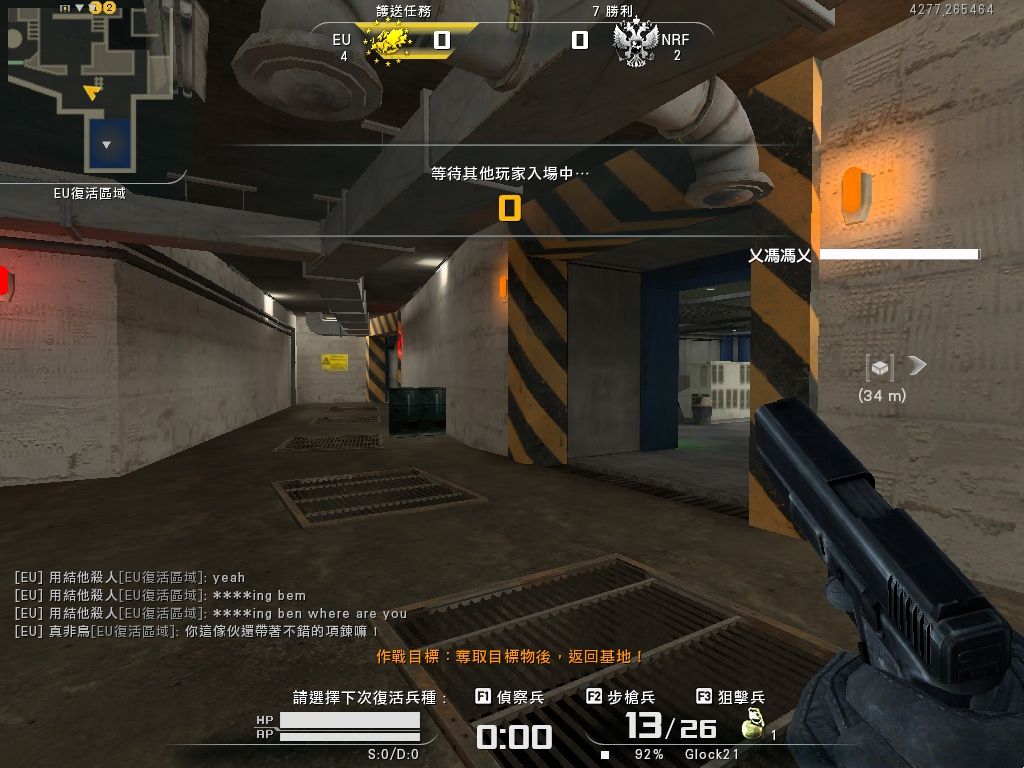1024x768 pixels.
Task: Select the 步槍兵 rifleman respawn class
Action: (x=621, y=697)
